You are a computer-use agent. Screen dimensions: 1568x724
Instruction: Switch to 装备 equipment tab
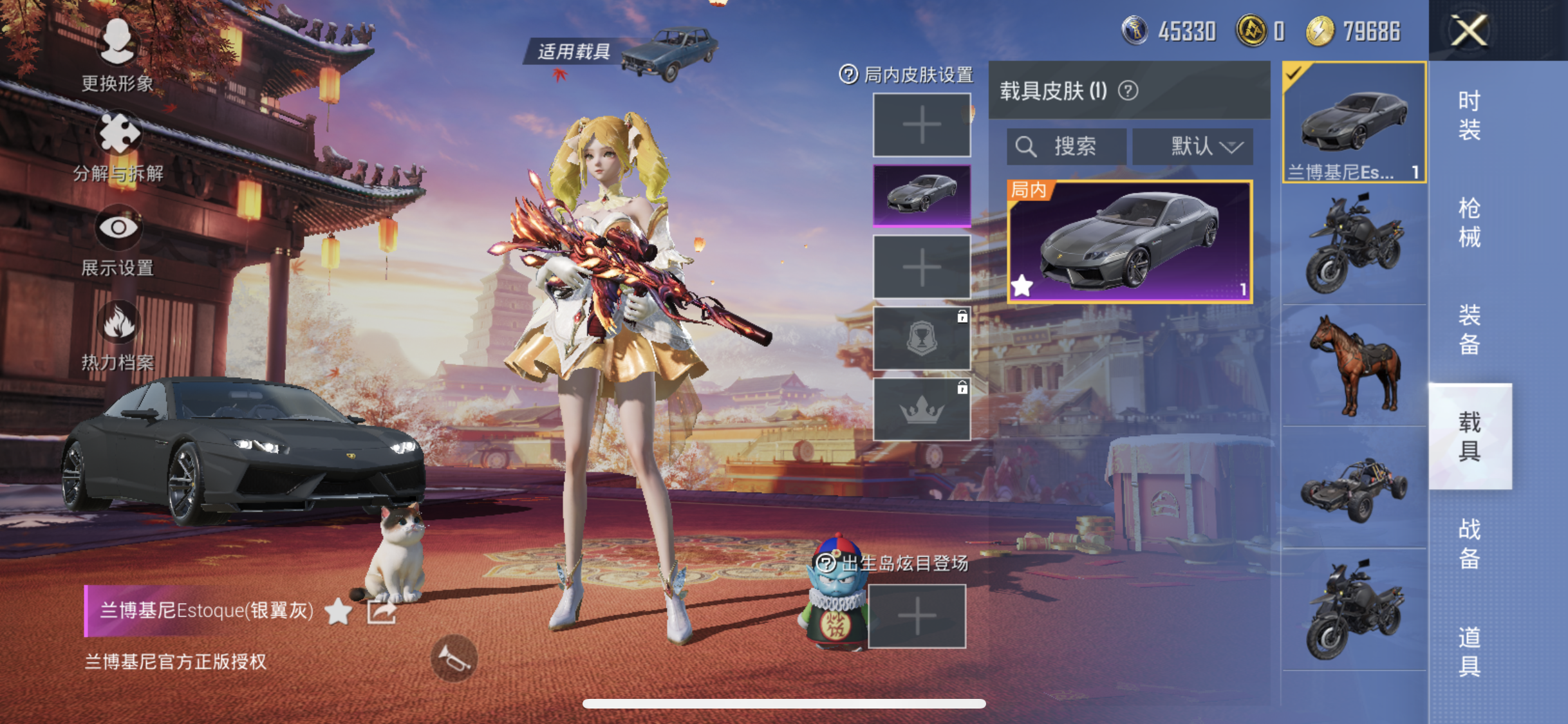[1469, 330]
